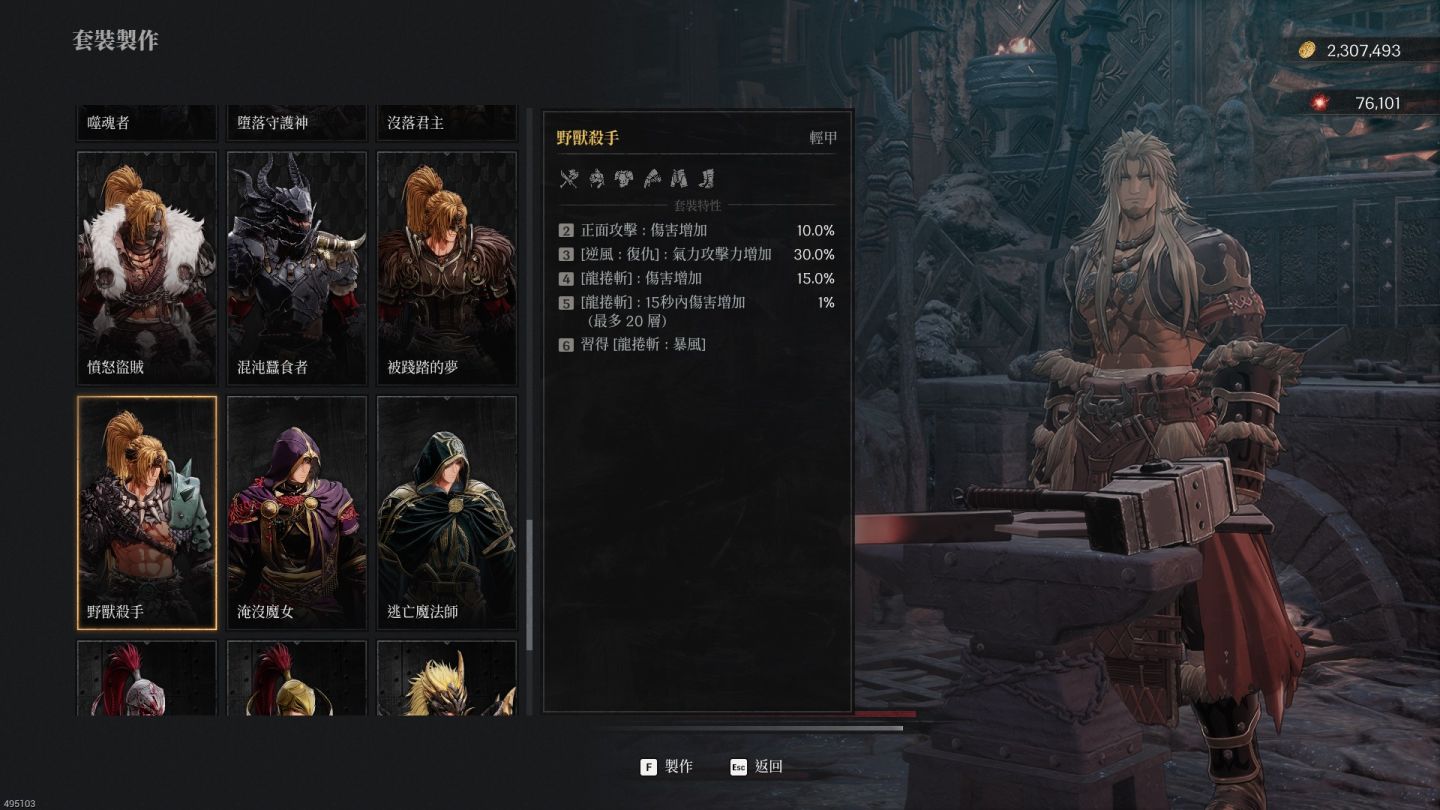Image resolution: width=1440 pixels, height=810 pixels.
Task: Choose the 沒落君主 set tile
Action: (446, 123)
